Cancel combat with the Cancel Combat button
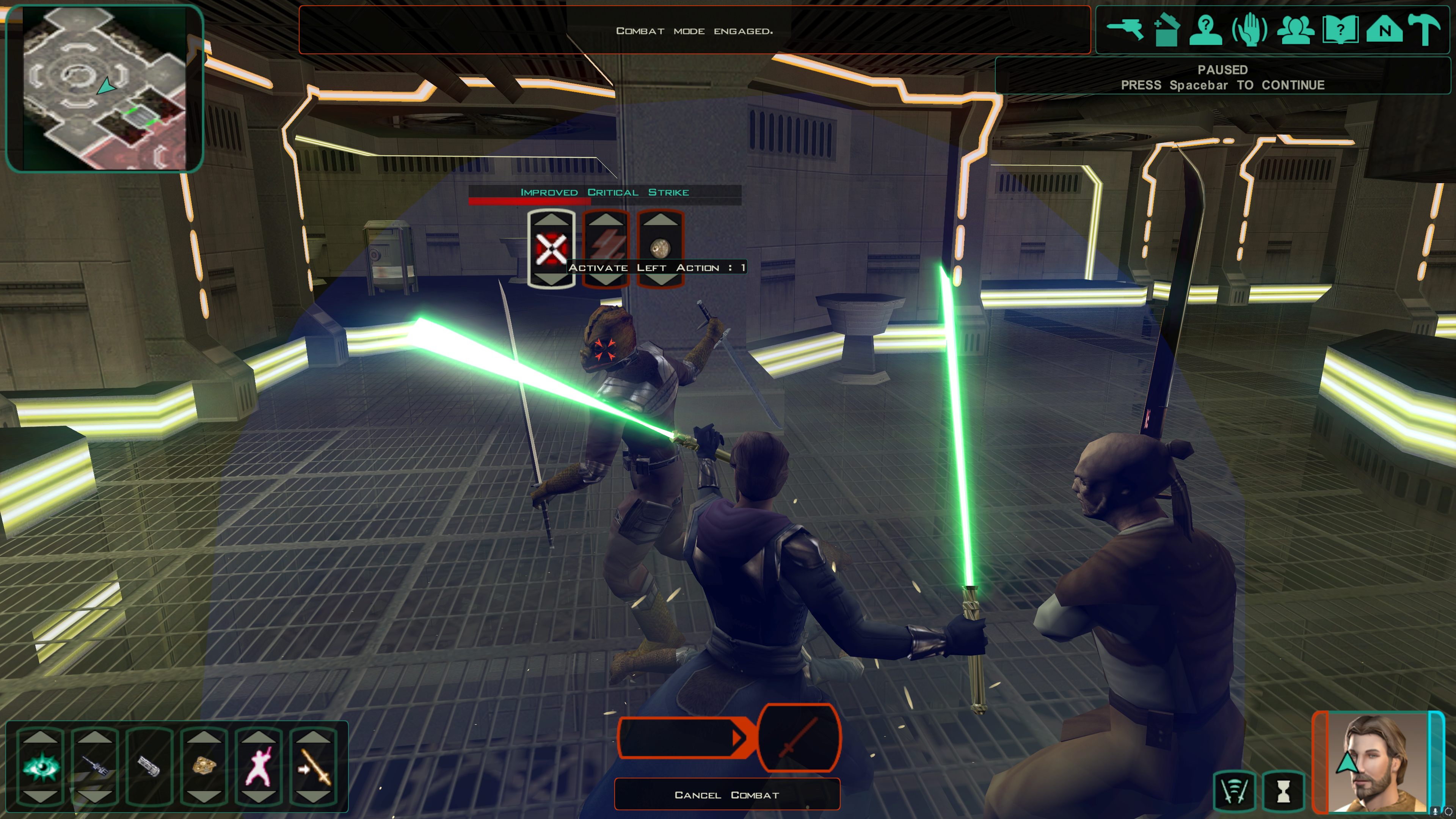Viewport: 1456px width, 819px height. 727,795
